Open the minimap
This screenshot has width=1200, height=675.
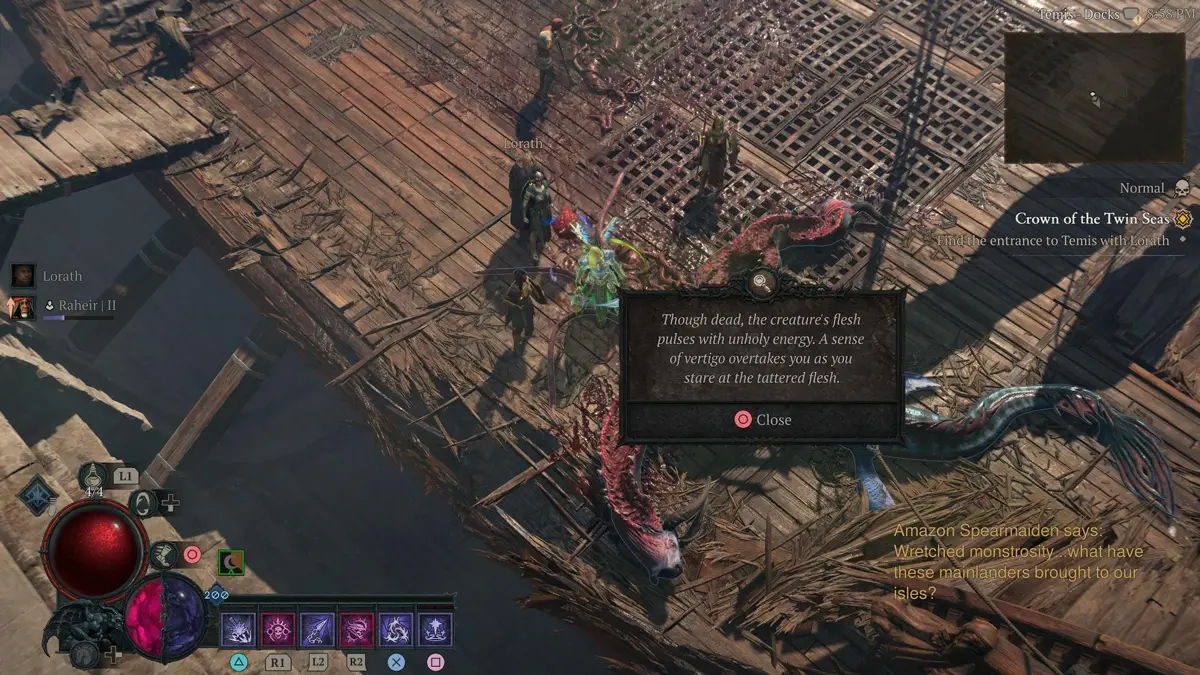[x=1094, y=97]
